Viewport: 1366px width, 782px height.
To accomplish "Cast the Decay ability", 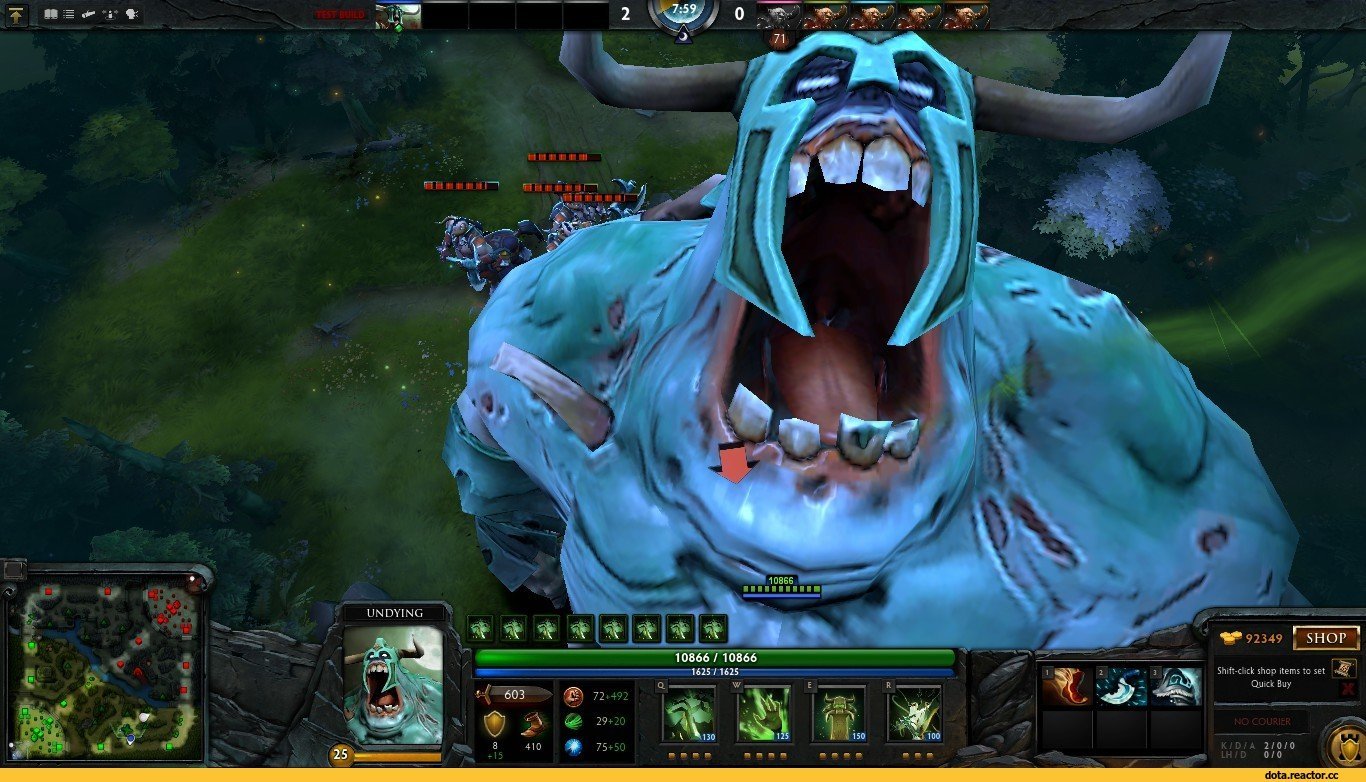I will point(689,714).
